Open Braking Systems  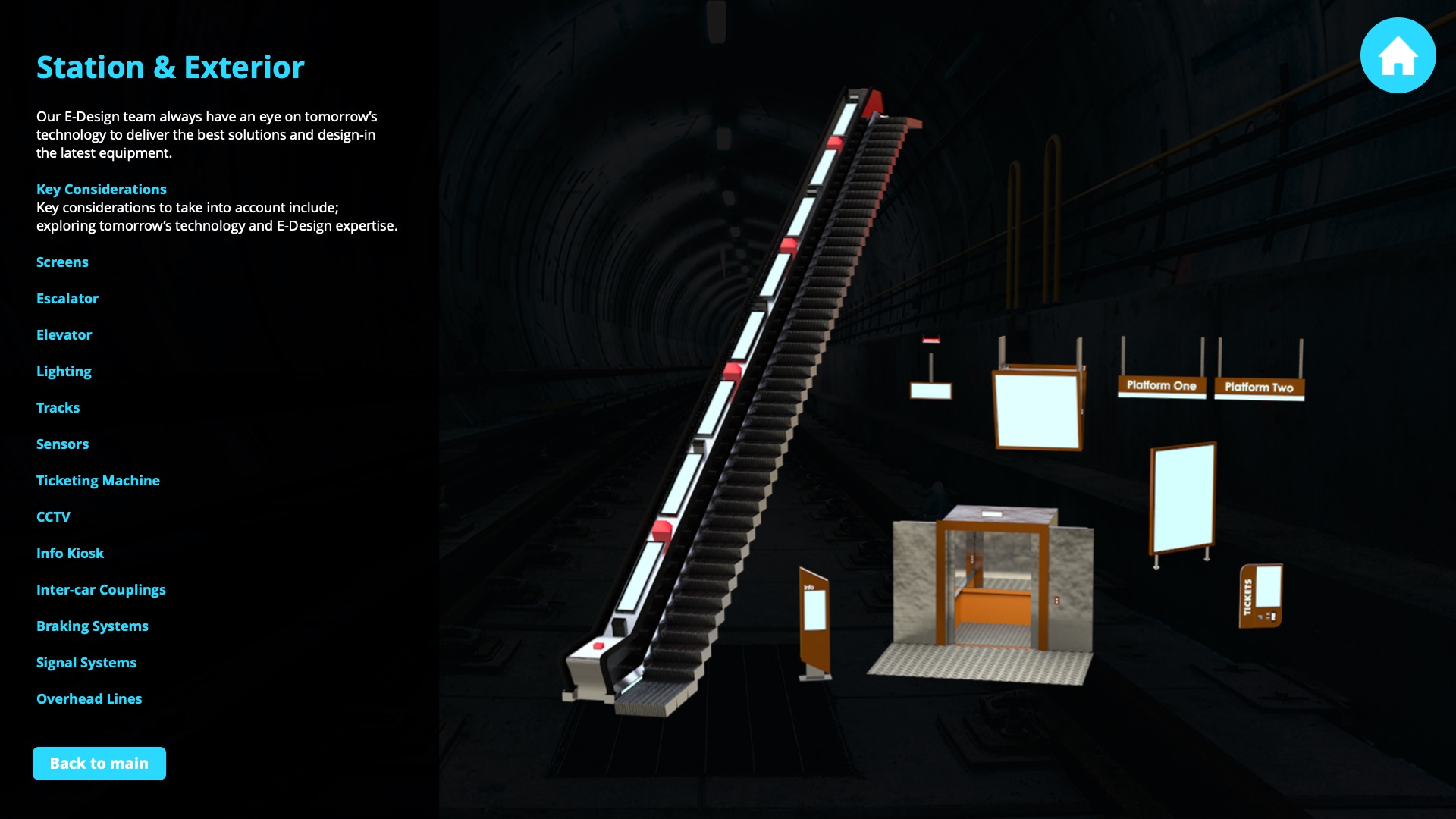[x=93, y=626]
